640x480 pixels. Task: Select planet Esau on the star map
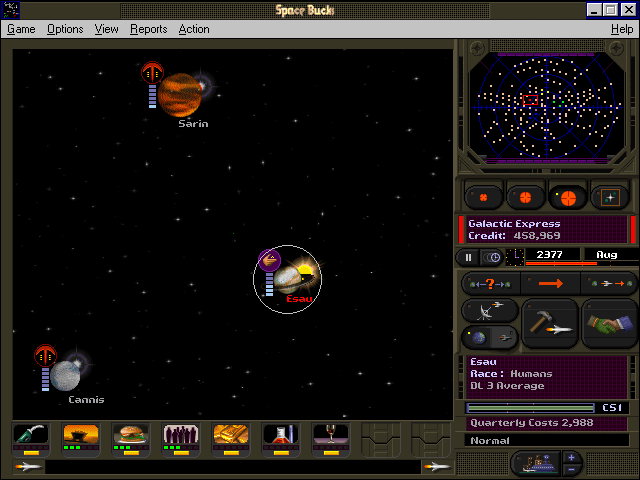288,278
